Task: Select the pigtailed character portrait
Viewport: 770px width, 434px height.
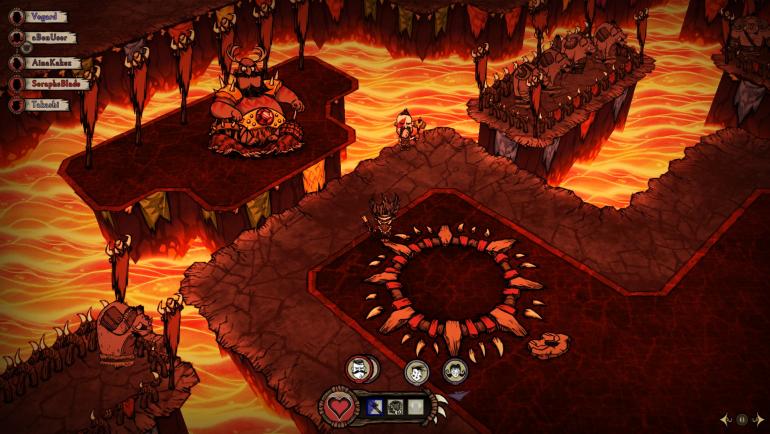Action: click(x=454, y=371)
